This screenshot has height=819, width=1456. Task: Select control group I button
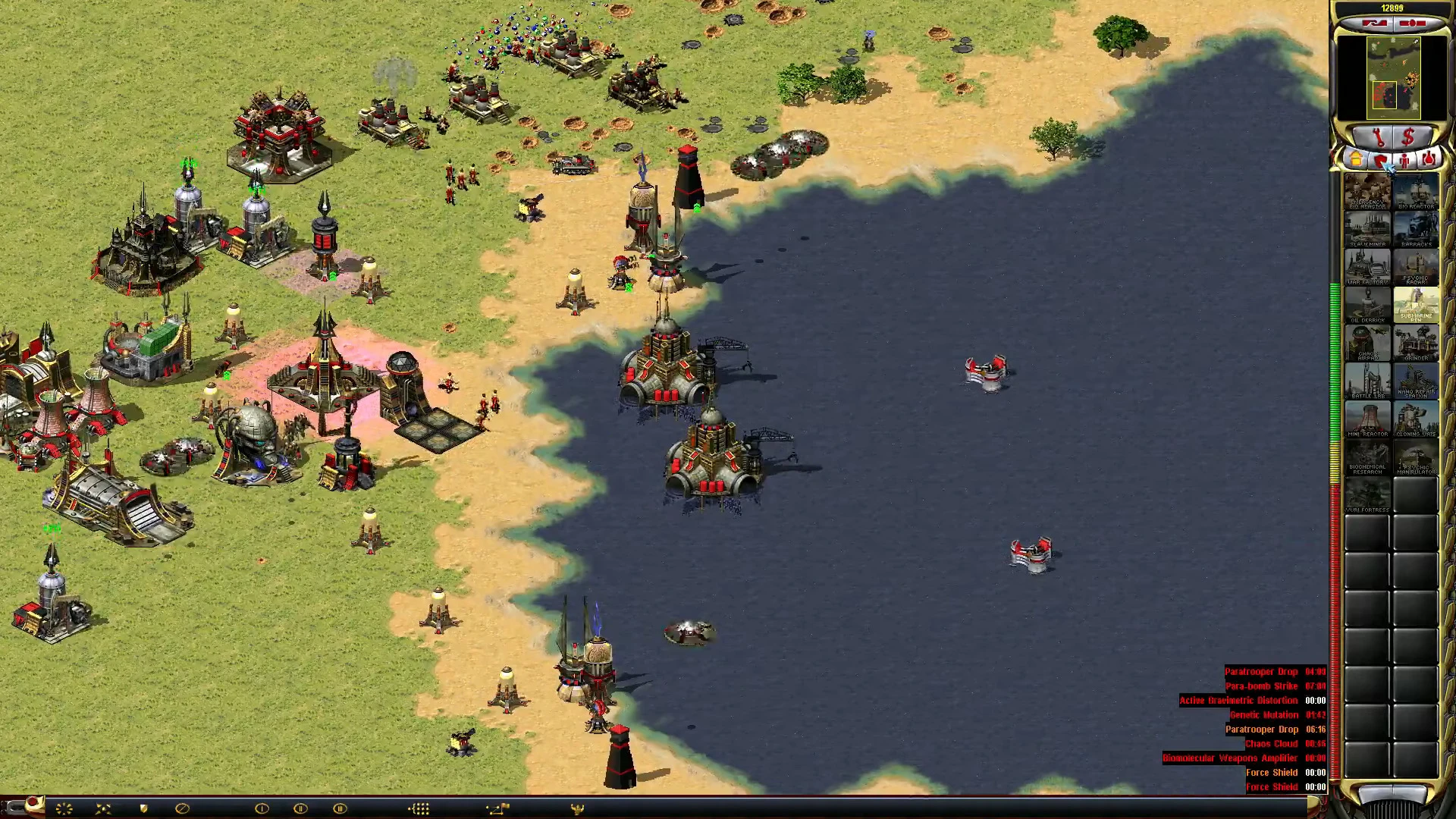pyautogui.click(x=262, y=808)
